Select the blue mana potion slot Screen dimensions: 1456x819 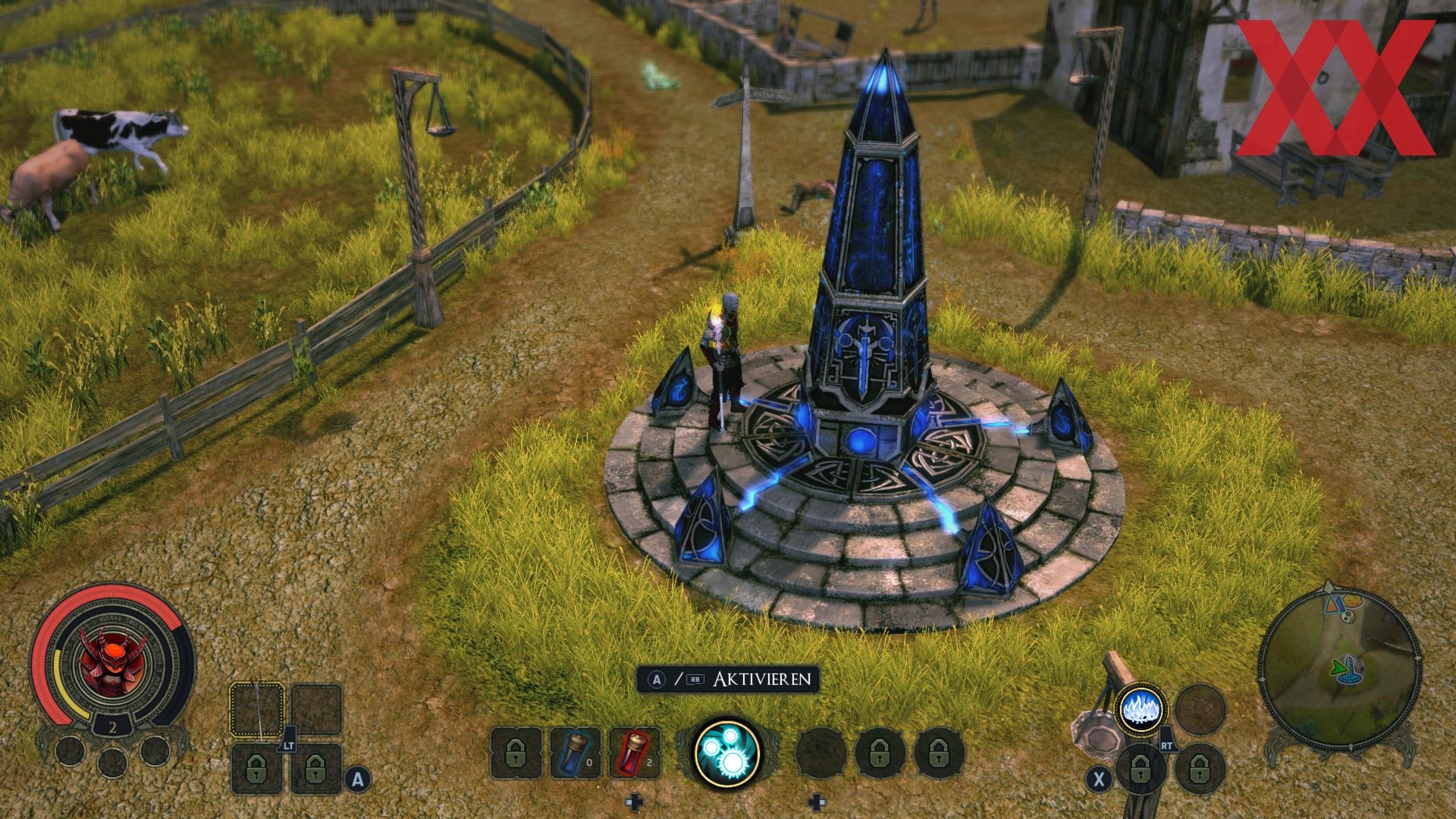click(x=575, y=752)
